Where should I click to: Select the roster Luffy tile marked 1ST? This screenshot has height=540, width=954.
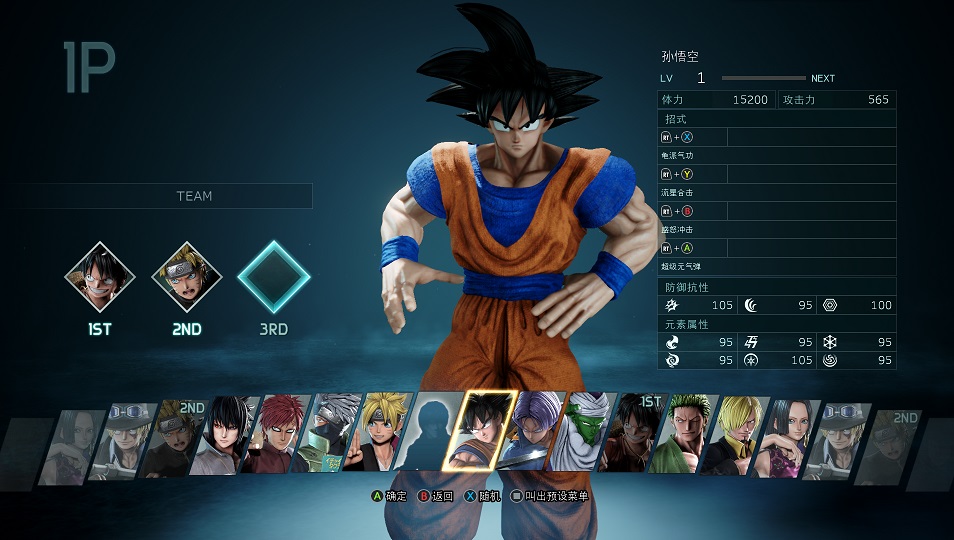633,436
